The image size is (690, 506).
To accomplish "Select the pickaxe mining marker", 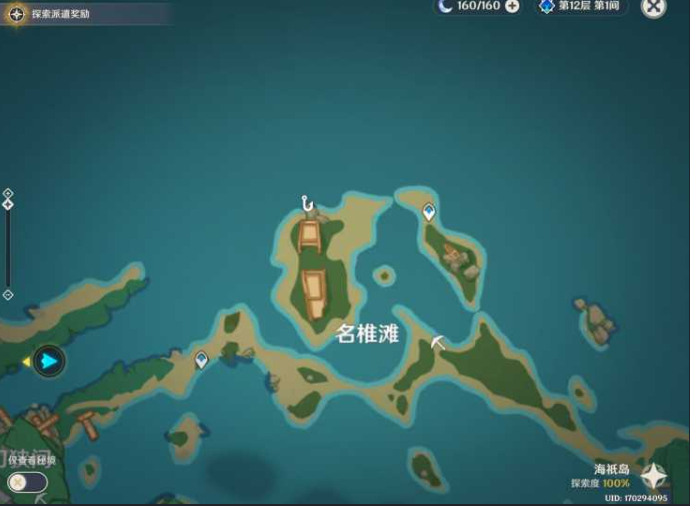I will tap(437, 342).
